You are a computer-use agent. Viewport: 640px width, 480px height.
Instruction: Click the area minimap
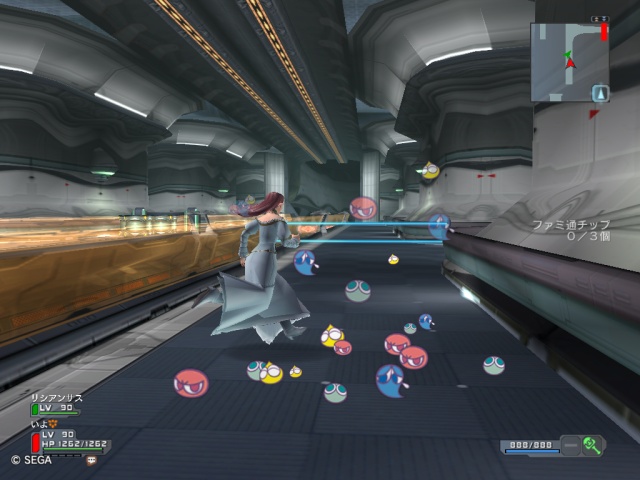569,62
